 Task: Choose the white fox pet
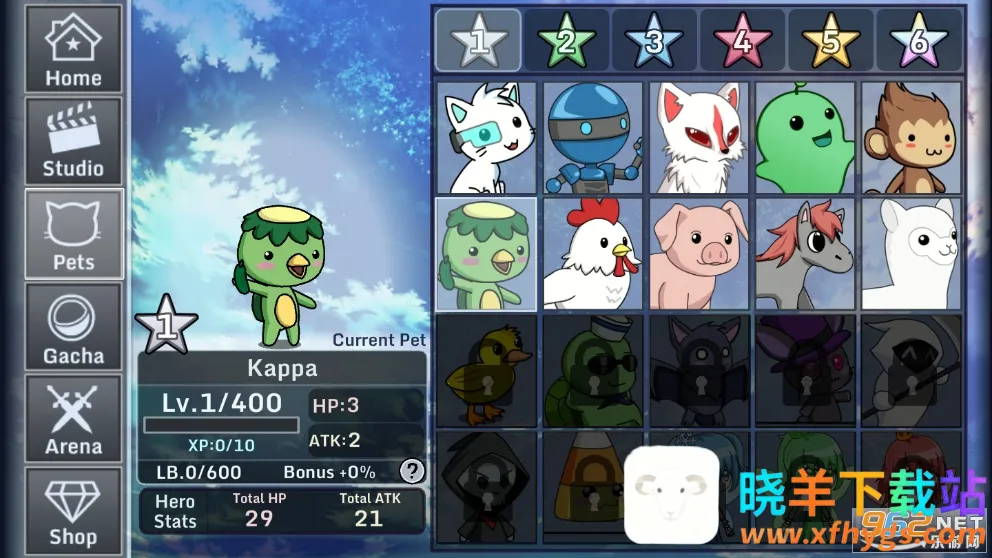pyautogui.click(x=699, y=138)
